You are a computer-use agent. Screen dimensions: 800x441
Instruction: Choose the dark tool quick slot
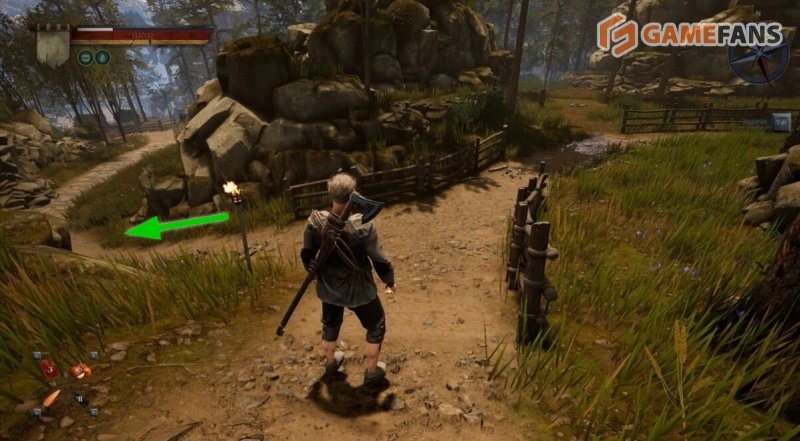click(x=80, y=398)
